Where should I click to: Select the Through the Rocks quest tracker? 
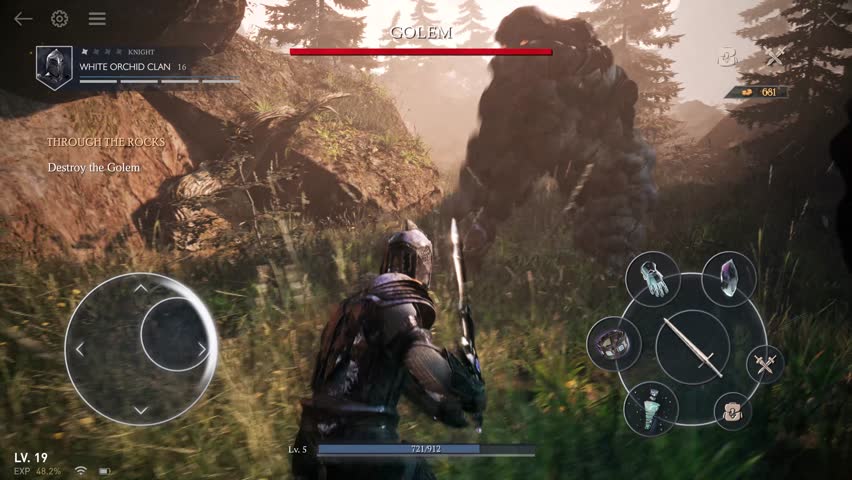tap(105, 142)
